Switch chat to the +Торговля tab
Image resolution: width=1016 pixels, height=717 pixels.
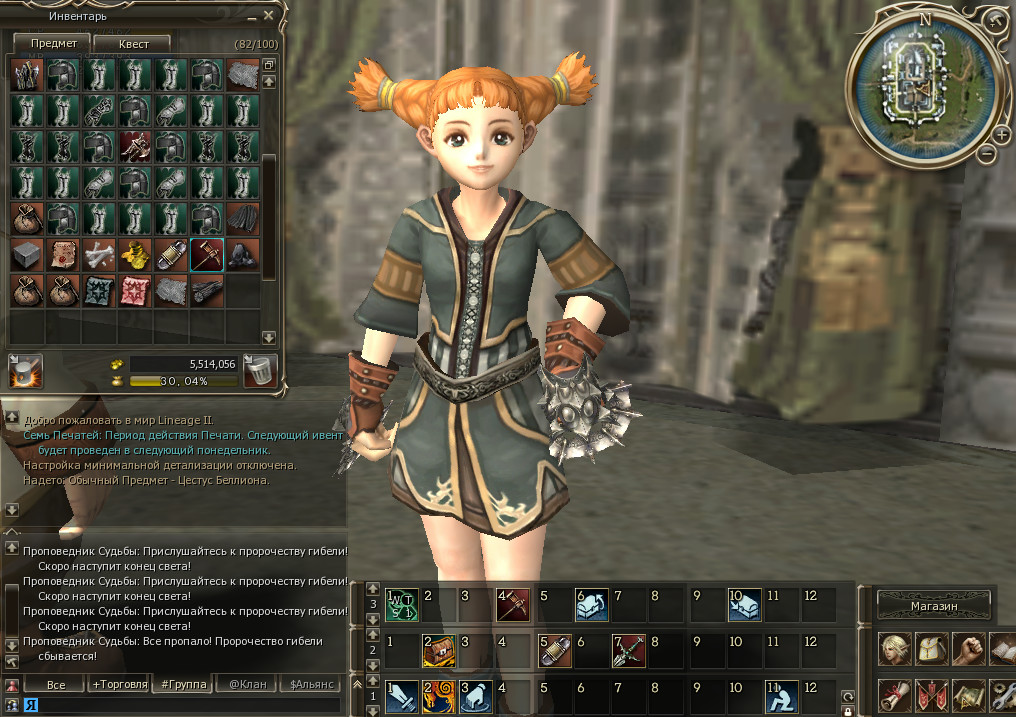tap(119, 685)
